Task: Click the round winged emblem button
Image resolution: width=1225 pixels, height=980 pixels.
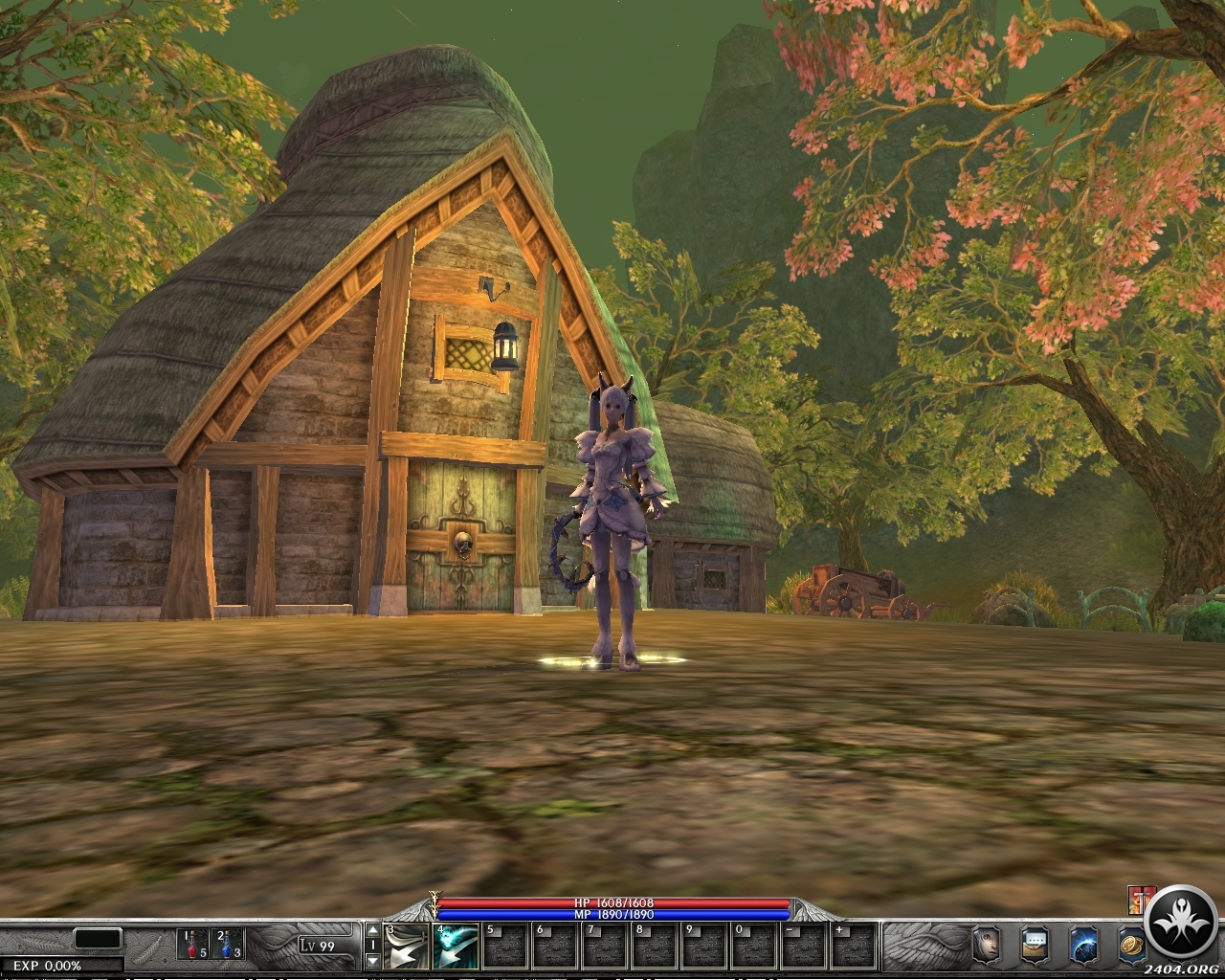Action: point(1181,924)
